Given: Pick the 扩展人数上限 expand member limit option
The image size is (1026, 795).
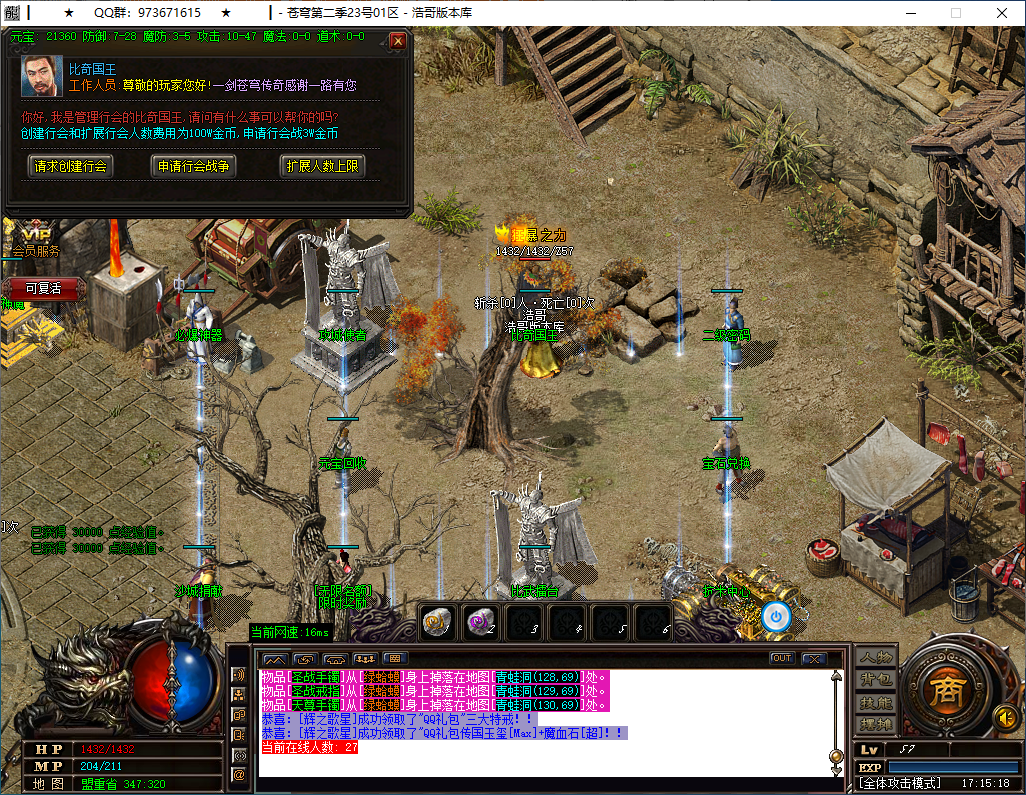Looking at the screenshot, I should click(322, 166).
